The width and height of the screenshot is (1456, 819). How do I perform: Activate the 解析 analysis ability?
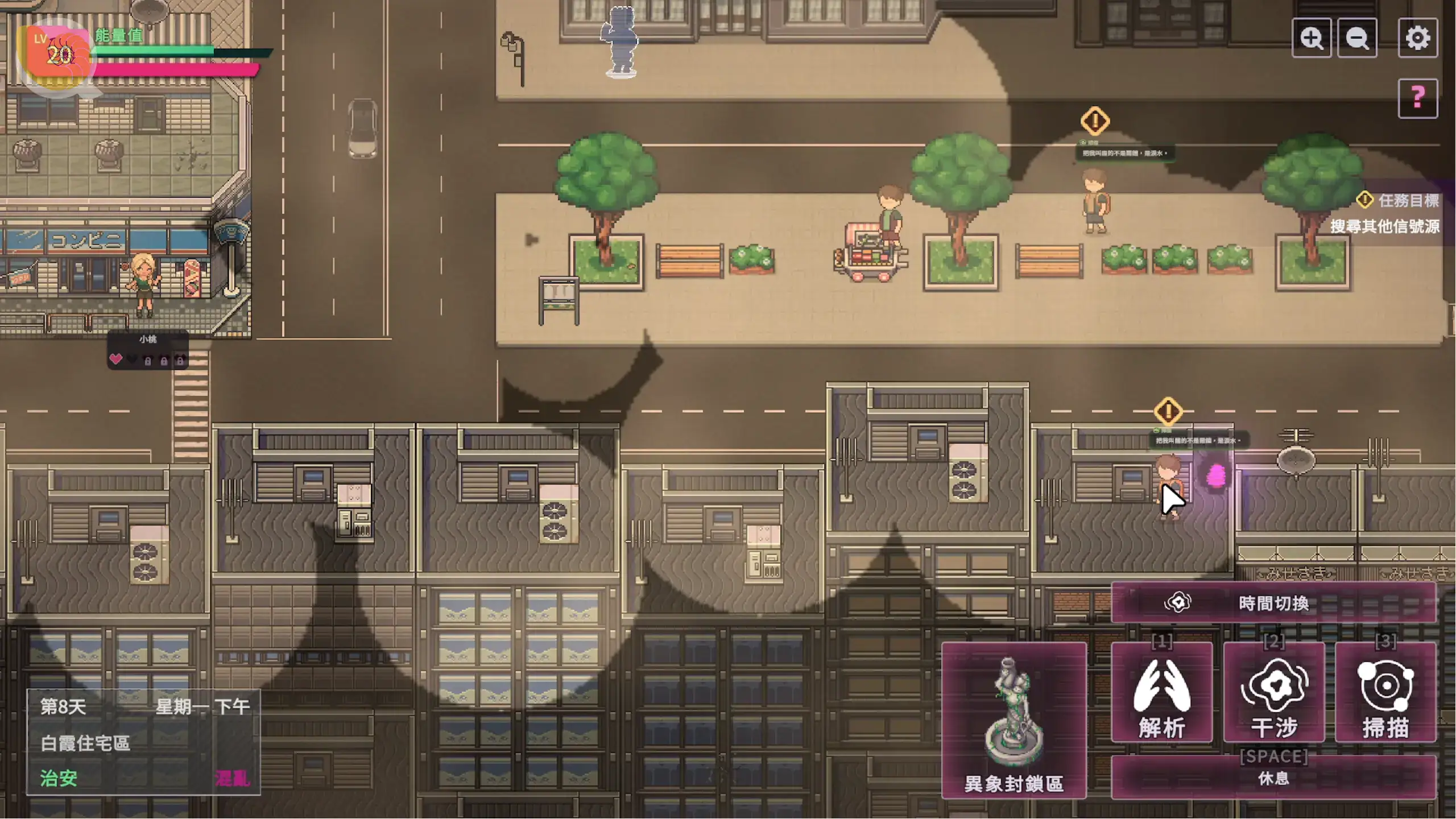[1161, 692]
